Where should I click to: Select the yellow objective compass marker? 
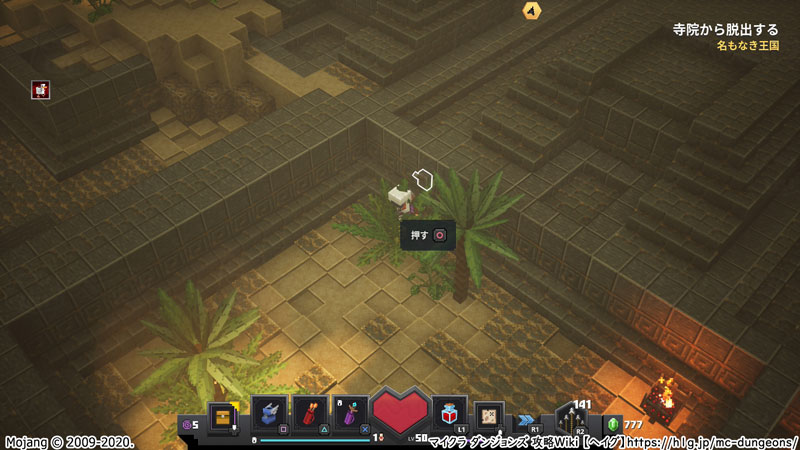531,10
